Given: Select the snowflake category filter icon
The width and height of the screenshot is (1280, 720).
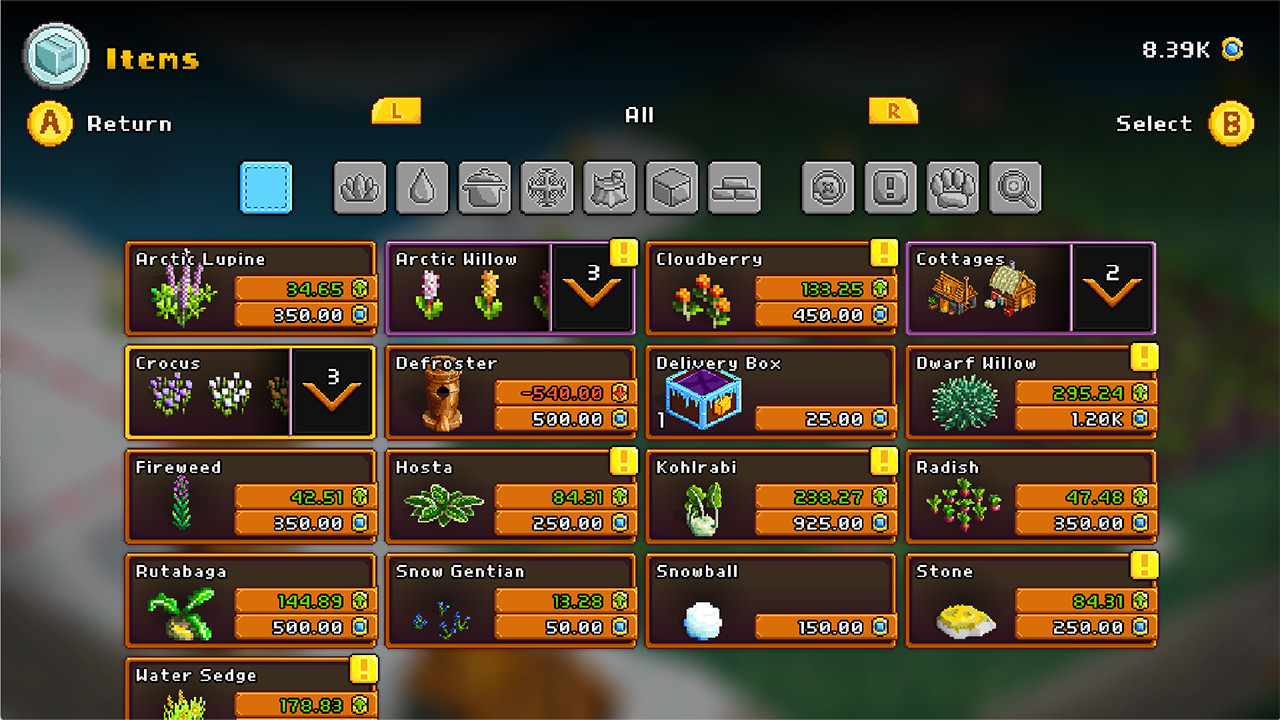Looking at the screenshot, I should coord(547,187).
